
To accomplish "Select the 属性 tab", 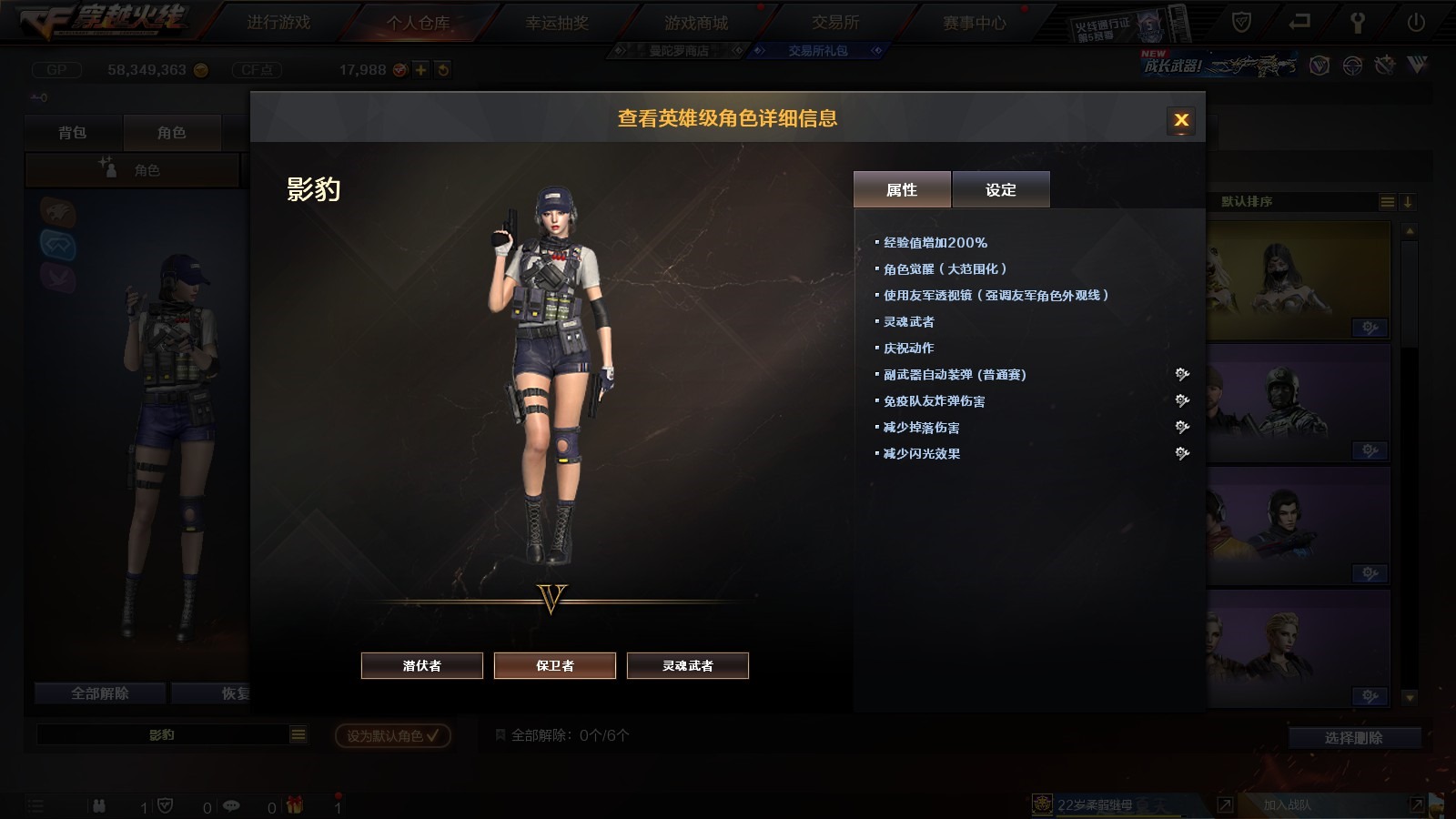I will [902, 189].
